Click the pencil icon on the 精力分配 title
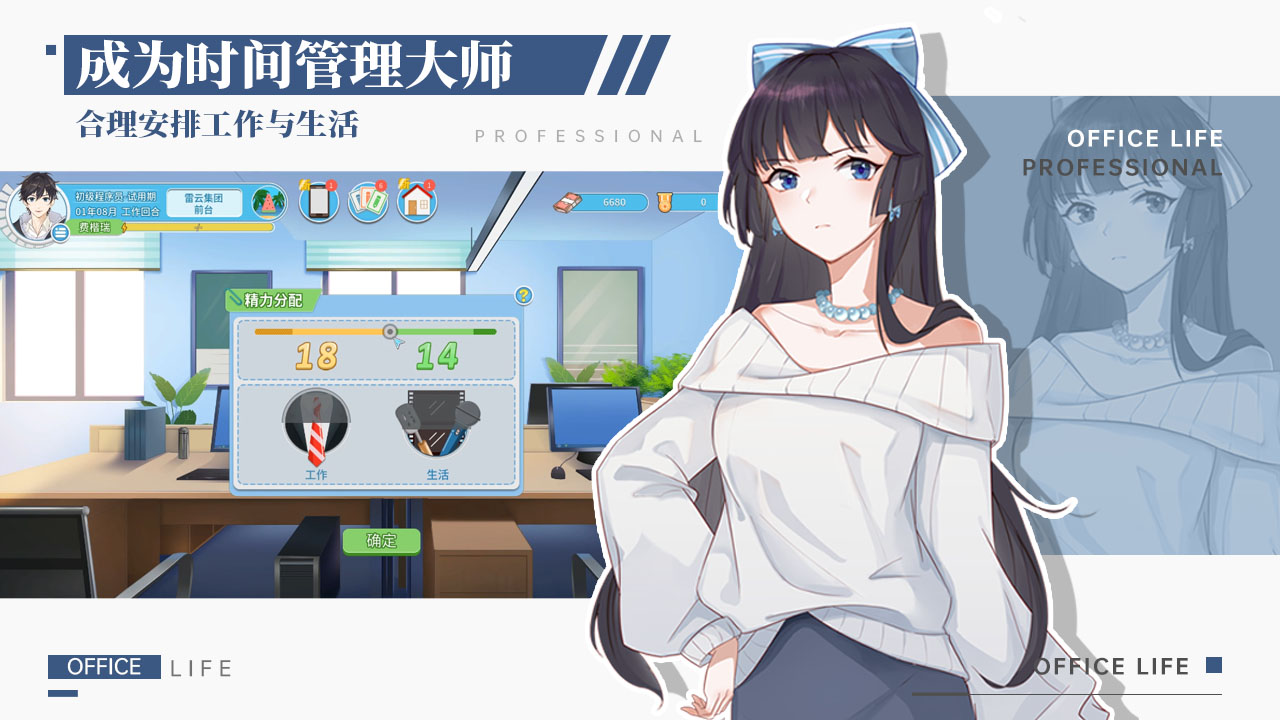Screen dimensions: 1280x720 tap(236, 297)
